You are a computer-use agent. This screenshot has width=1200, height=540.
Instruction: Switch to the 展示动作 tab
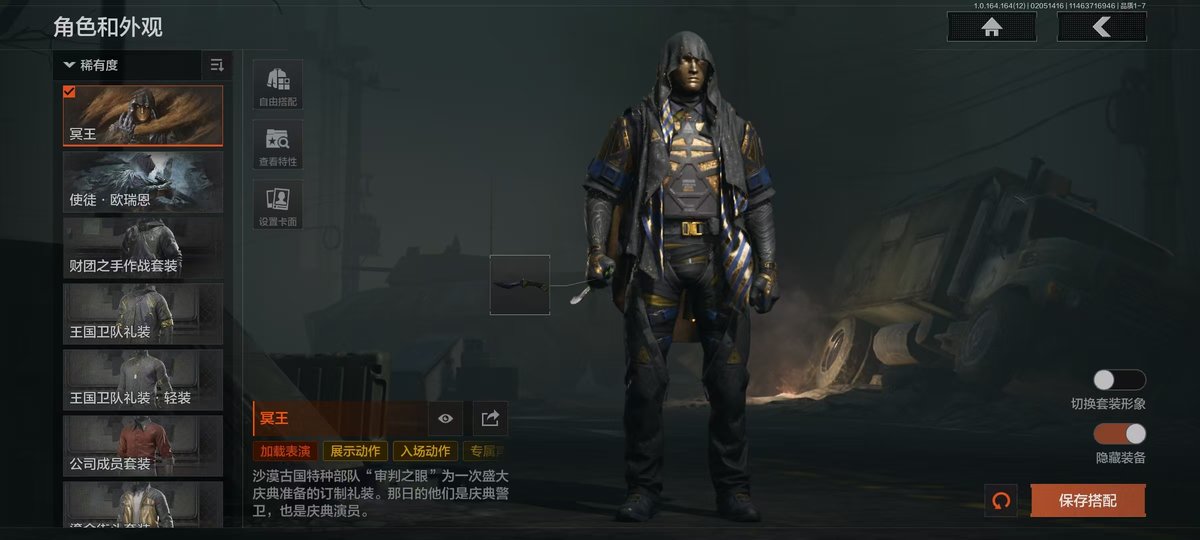[x=355, y=451]
